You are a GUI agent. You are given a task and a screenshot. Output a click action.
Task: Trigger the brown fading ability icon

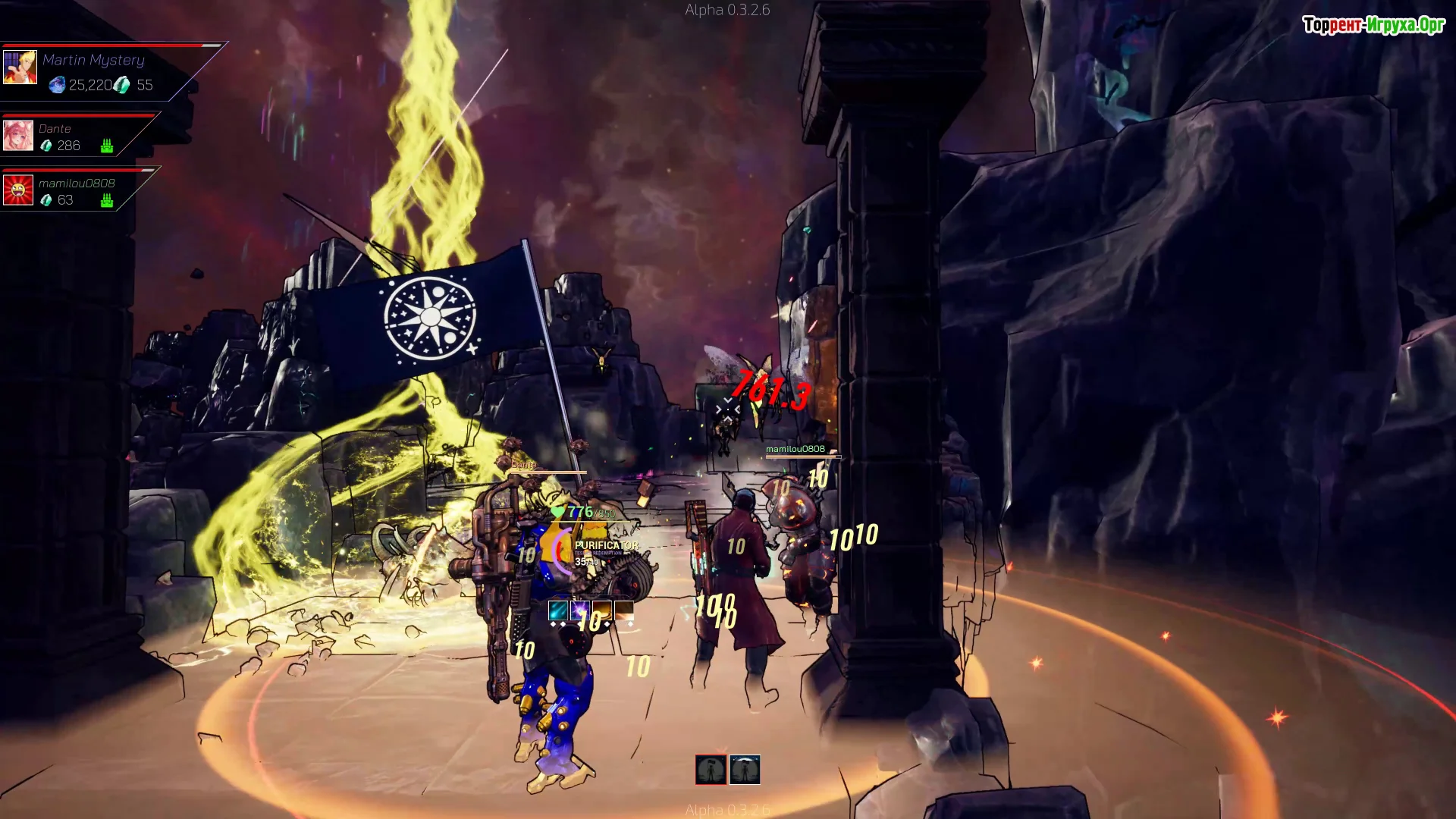pyautogui.click(x=624, y=610)
